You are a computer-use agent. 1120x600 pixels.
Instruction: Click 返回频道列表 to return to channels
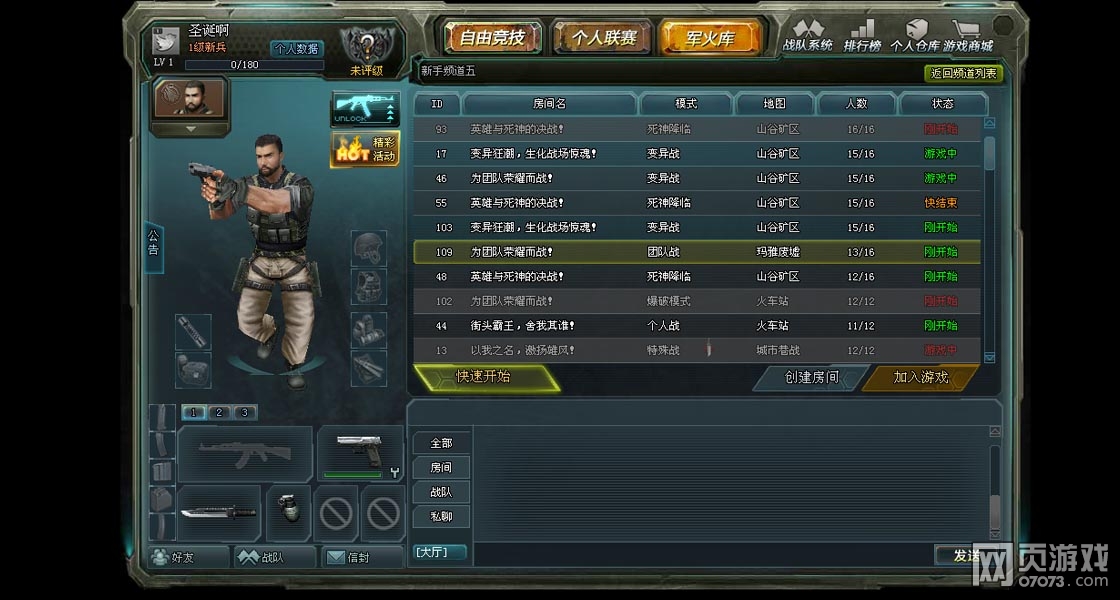point(962,73)
